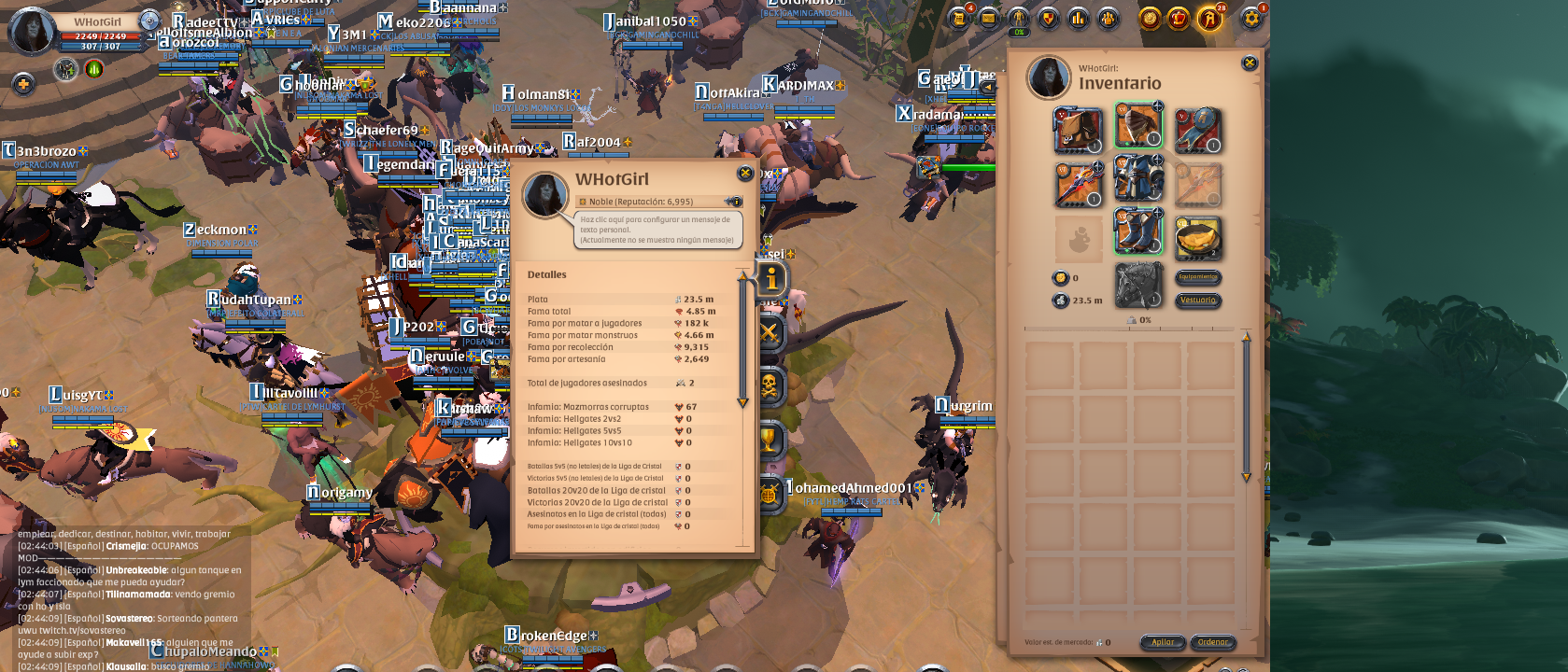1568x672 pixels.
Task: Open the premium crown icon
Action: 1180,16
